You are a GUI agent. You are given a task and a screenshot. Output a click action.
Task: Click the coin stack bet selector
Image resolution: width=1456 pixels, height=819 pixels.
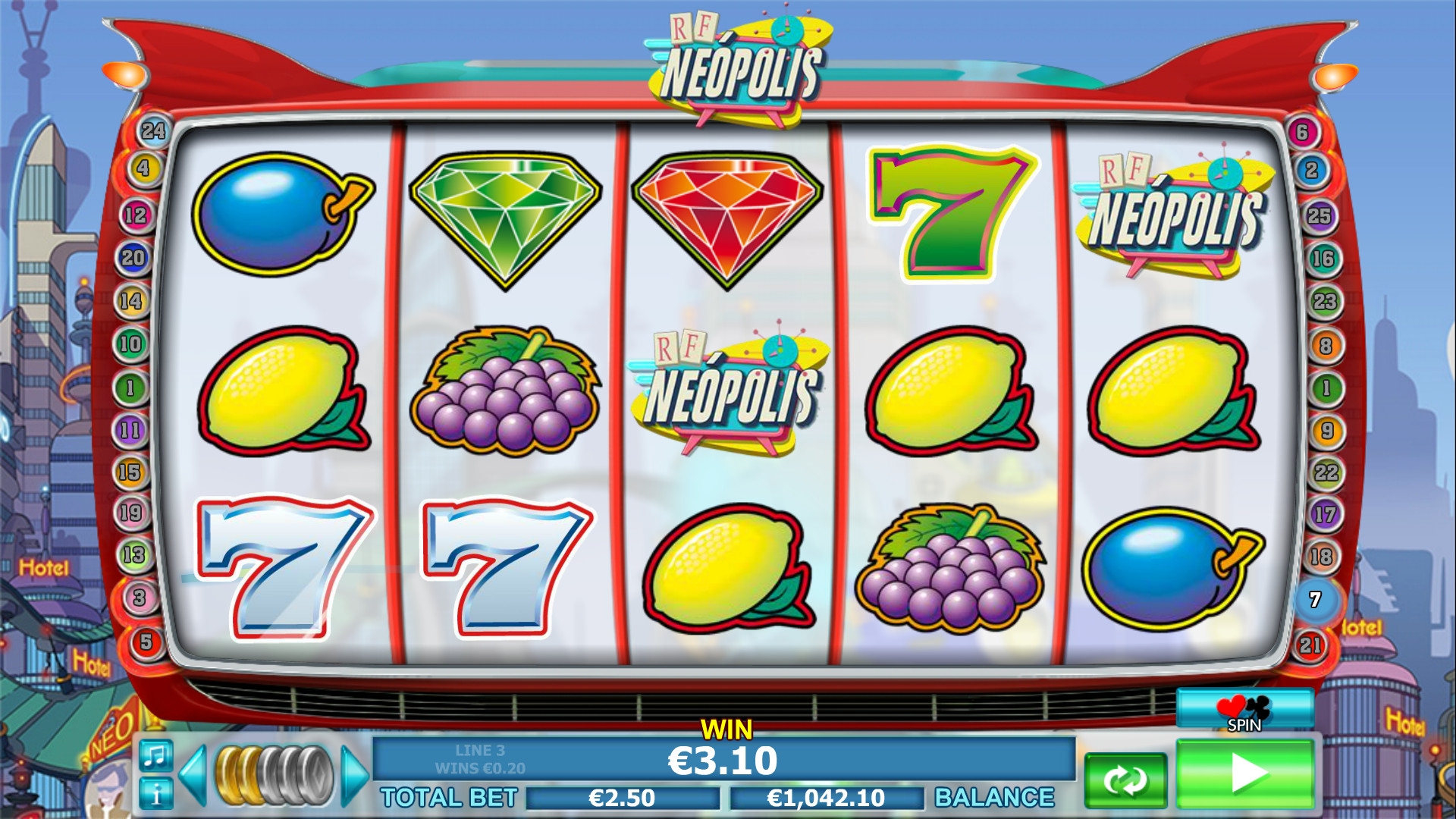tap(274, 775)
